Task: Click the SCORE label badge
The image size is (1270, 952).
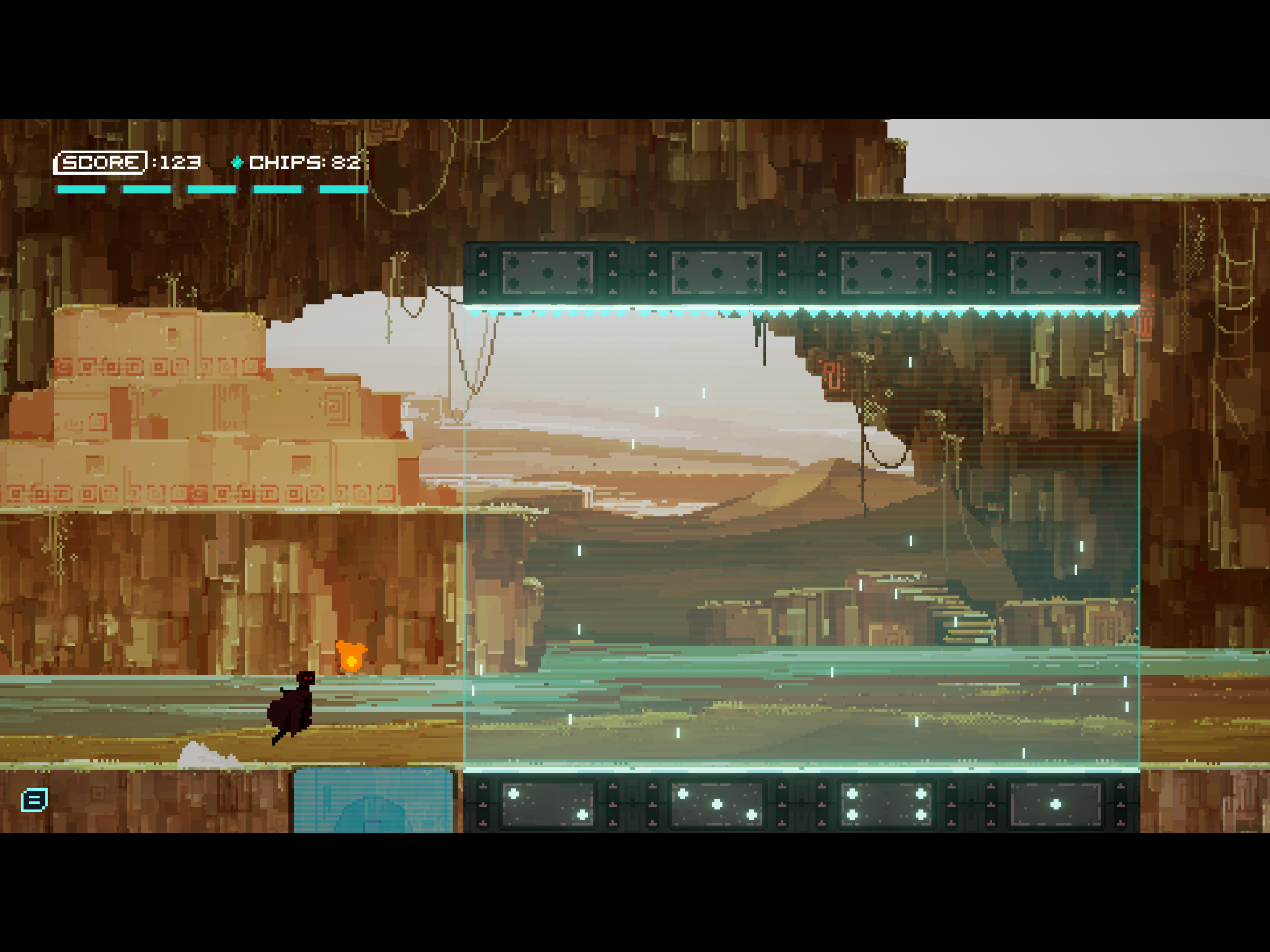Action: [x=101, y=162]
